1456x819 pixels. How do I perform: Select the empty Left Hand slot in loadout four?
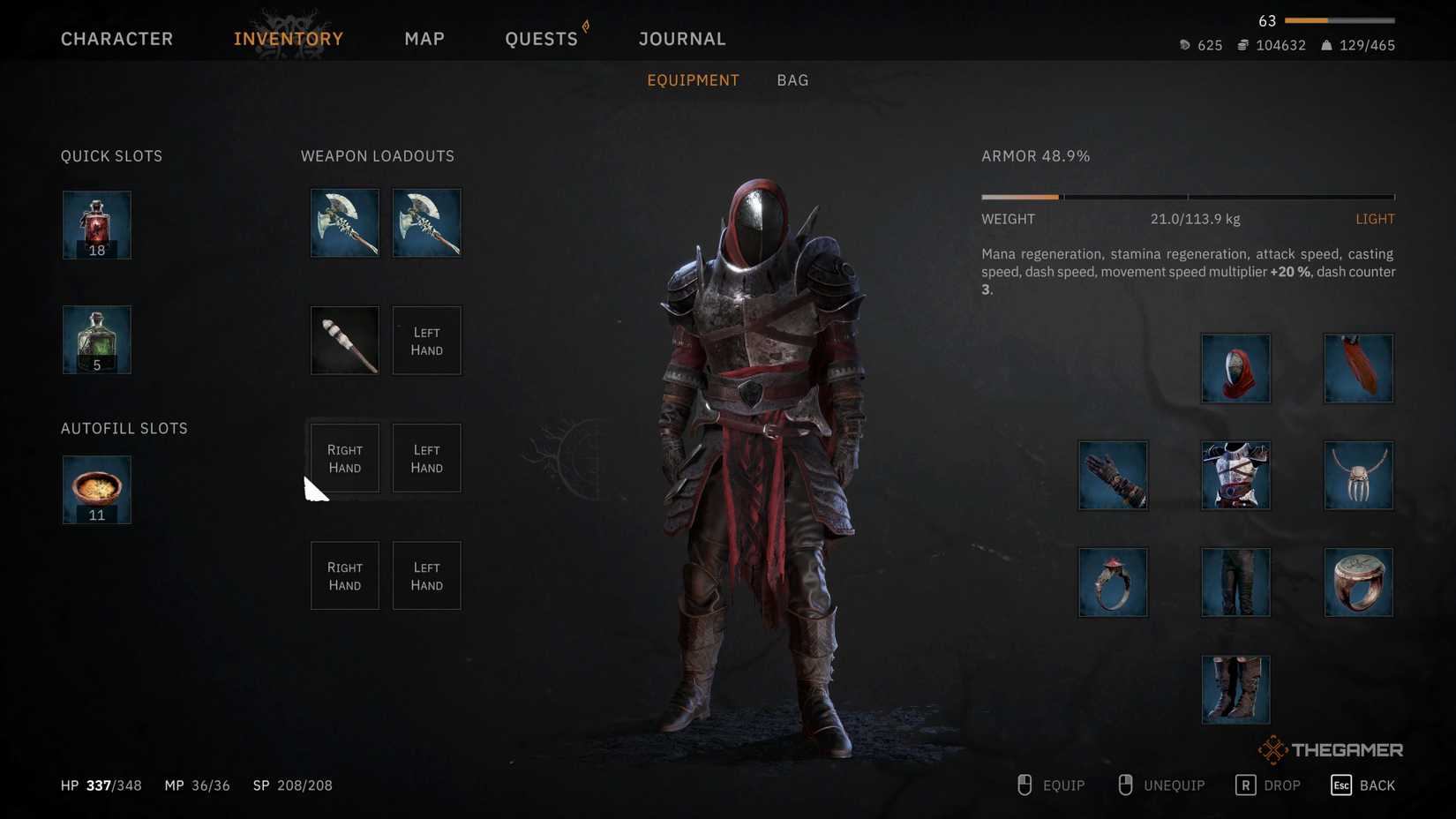(x=426, y=575)
